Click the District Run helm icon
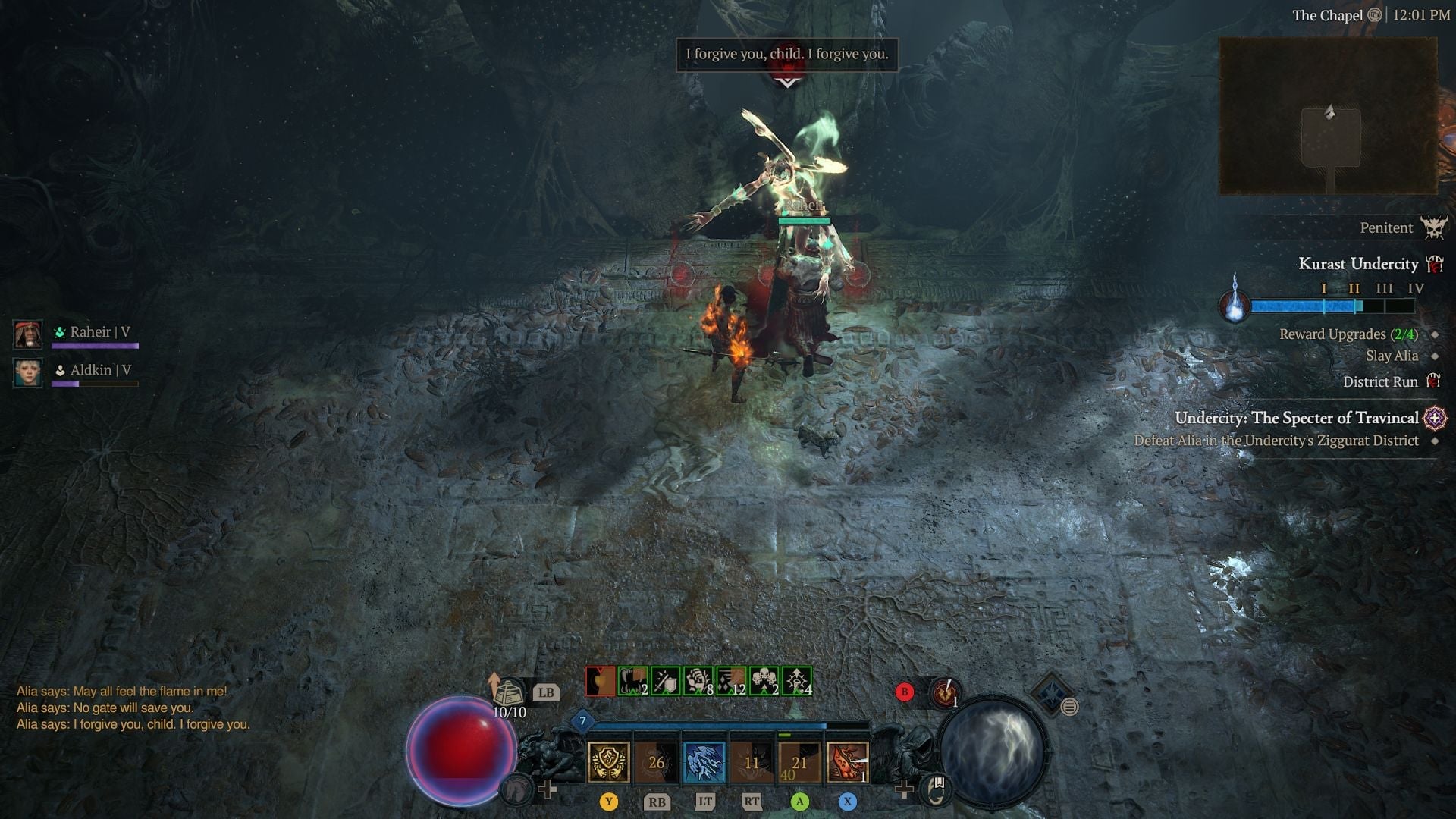1456x819 pixels. [x=1435, y=382]
